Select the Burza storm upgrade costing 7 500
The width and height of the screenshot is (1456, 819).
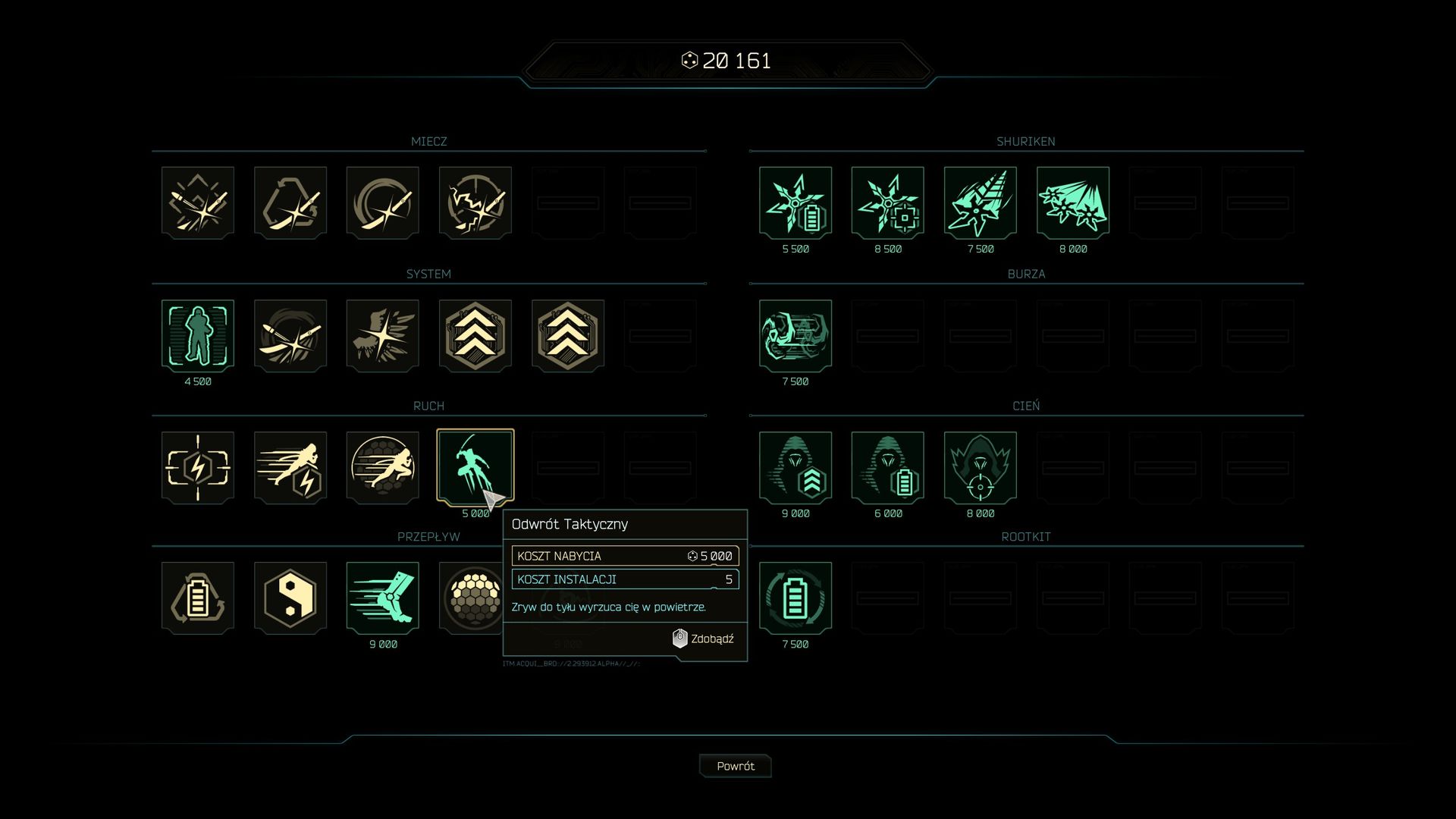[795, 335]
